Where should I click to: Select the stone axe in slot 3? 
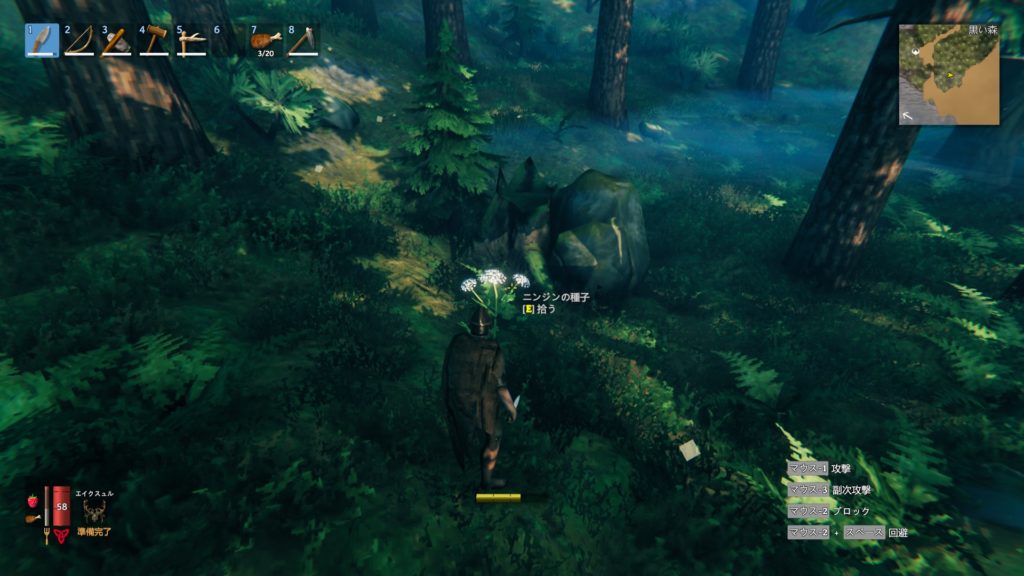point(116,40)
